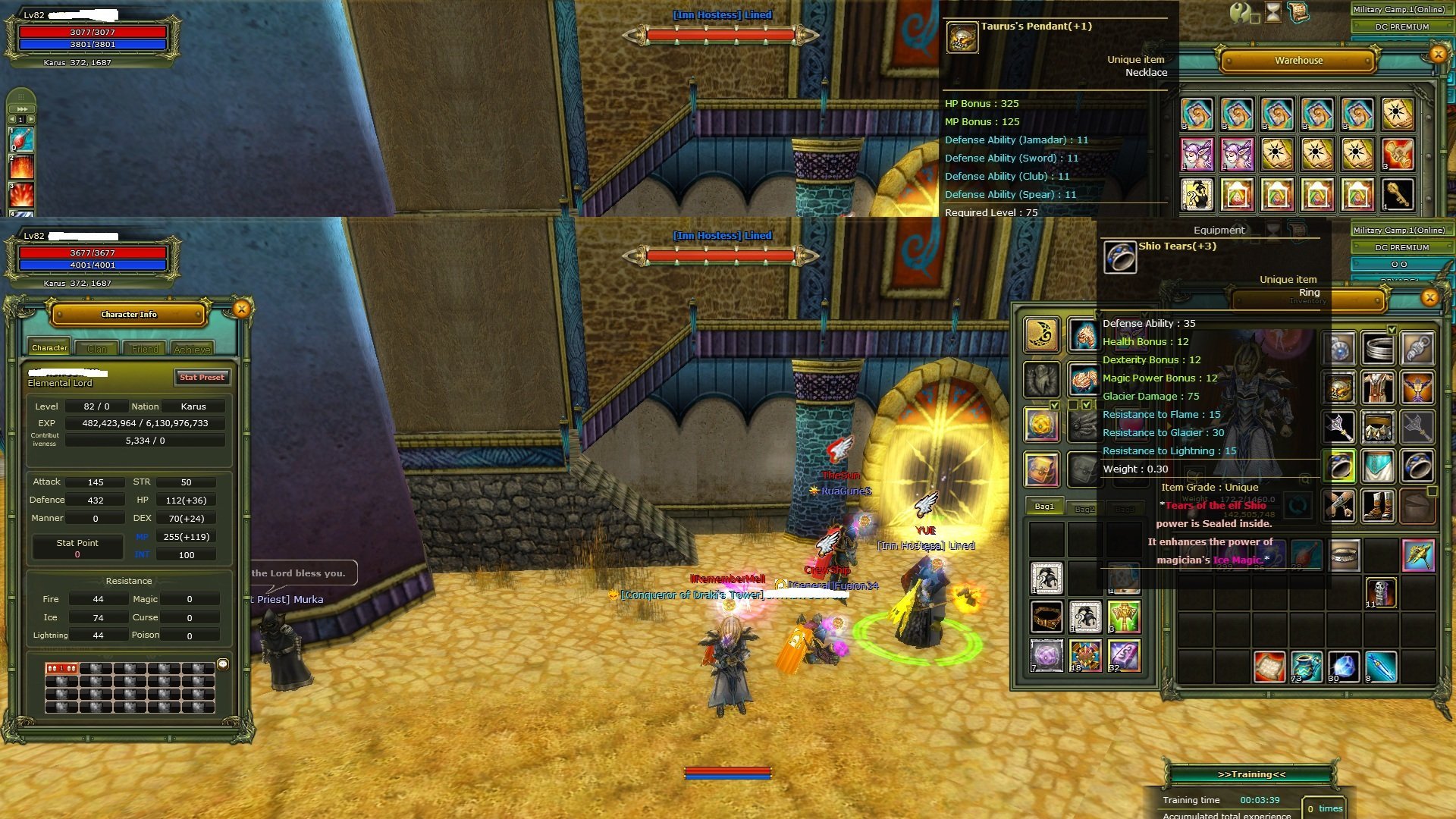1456x819 pixels.
Task: Select the green hammer item in Bag1
Action: (1123, 617)
